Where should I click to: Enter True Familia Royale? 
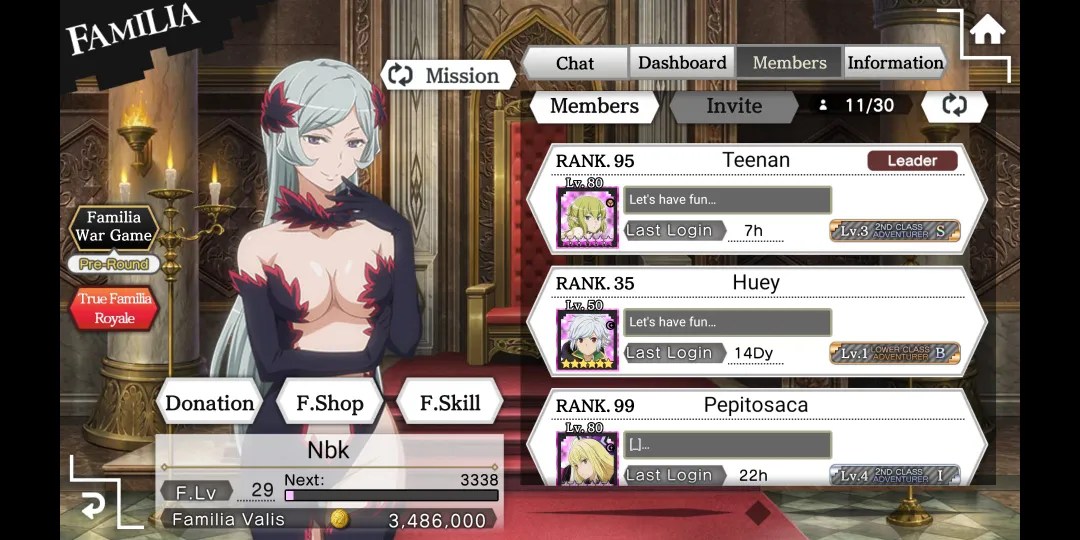(x=114, y=308)
